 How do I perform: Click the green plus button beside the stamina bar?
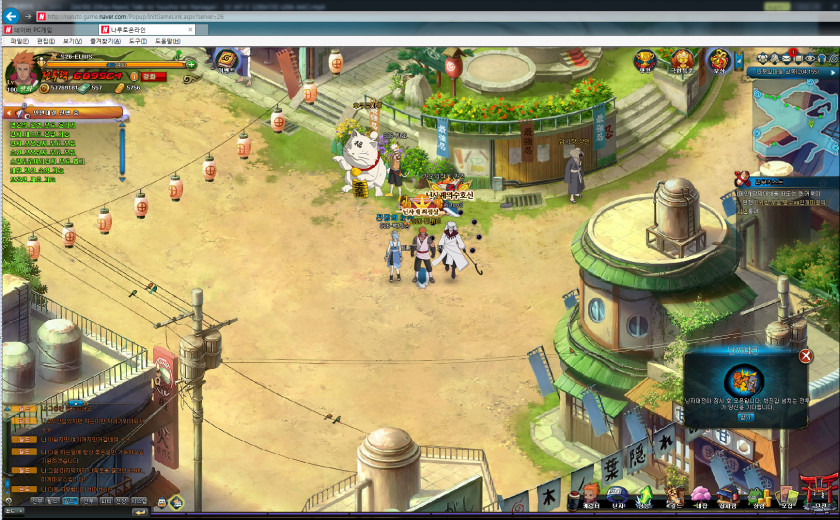[191, 64]
